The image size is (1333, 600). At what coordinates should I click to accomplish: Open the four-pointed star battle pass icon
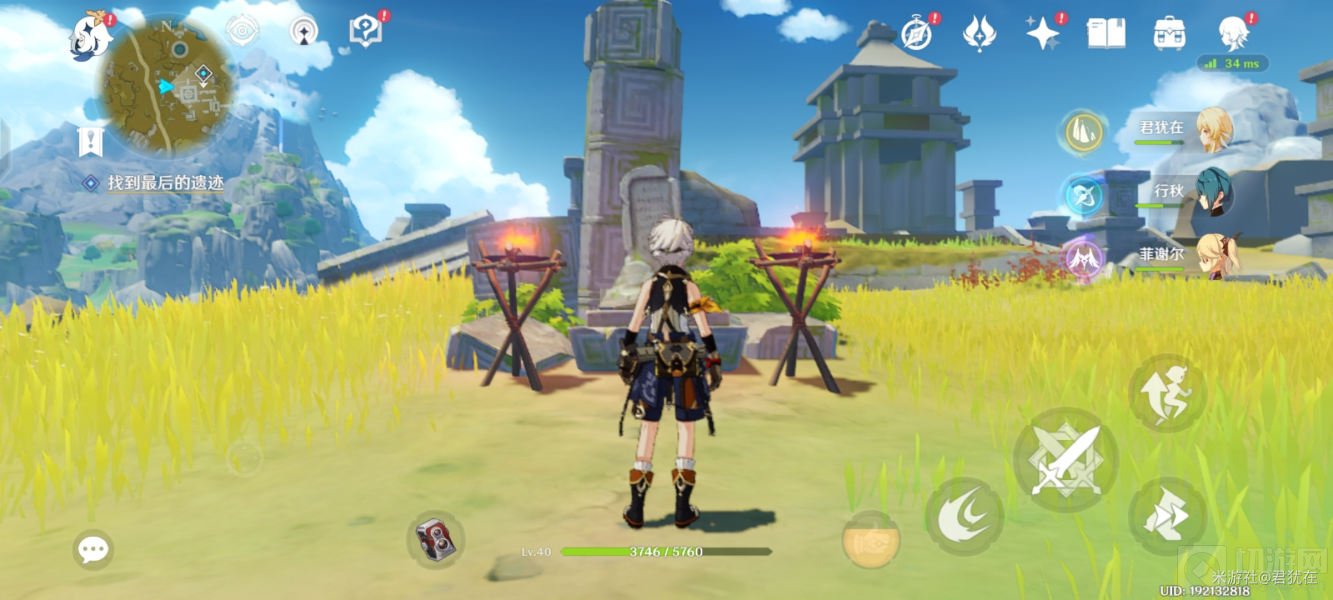pos(1043,33)
